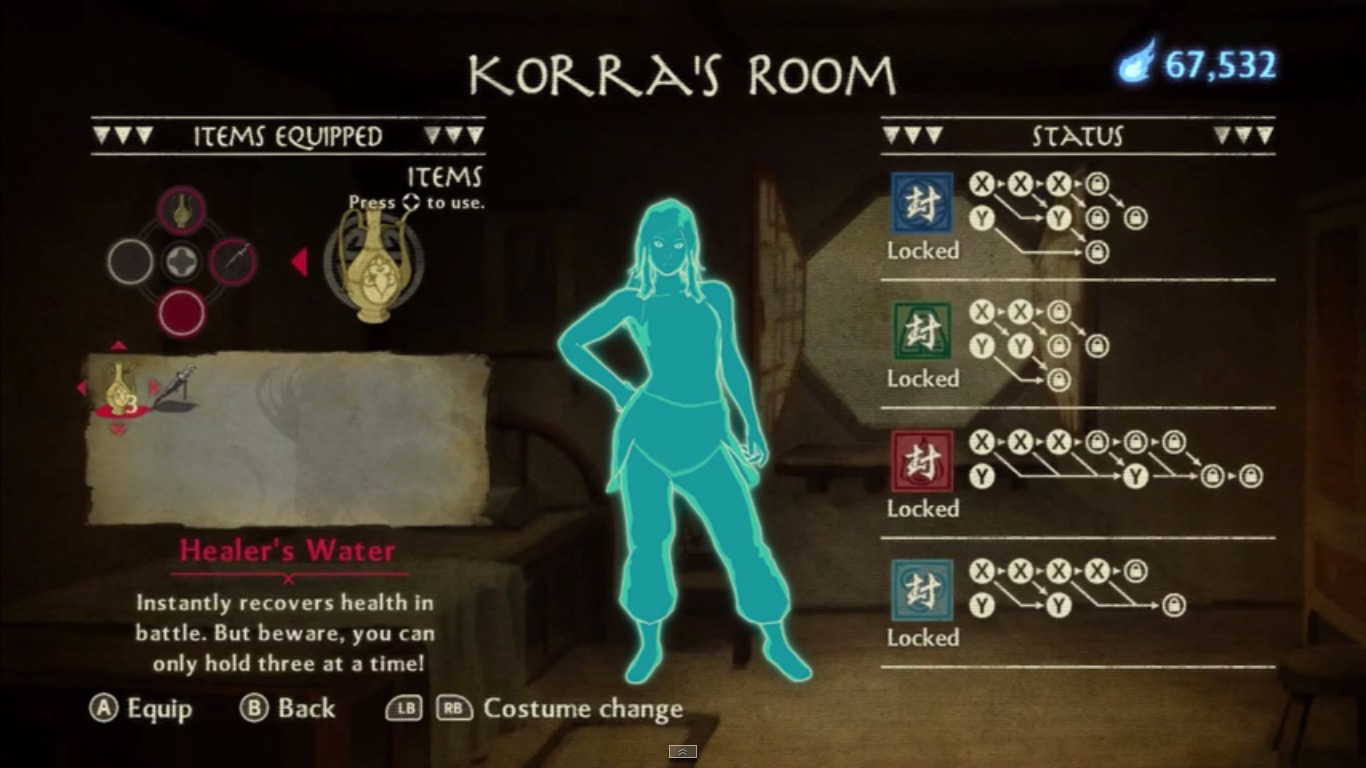The image size is (1366, 768).
Task: Select the locked red fire element icon
Action: click(x=922, y=461)
